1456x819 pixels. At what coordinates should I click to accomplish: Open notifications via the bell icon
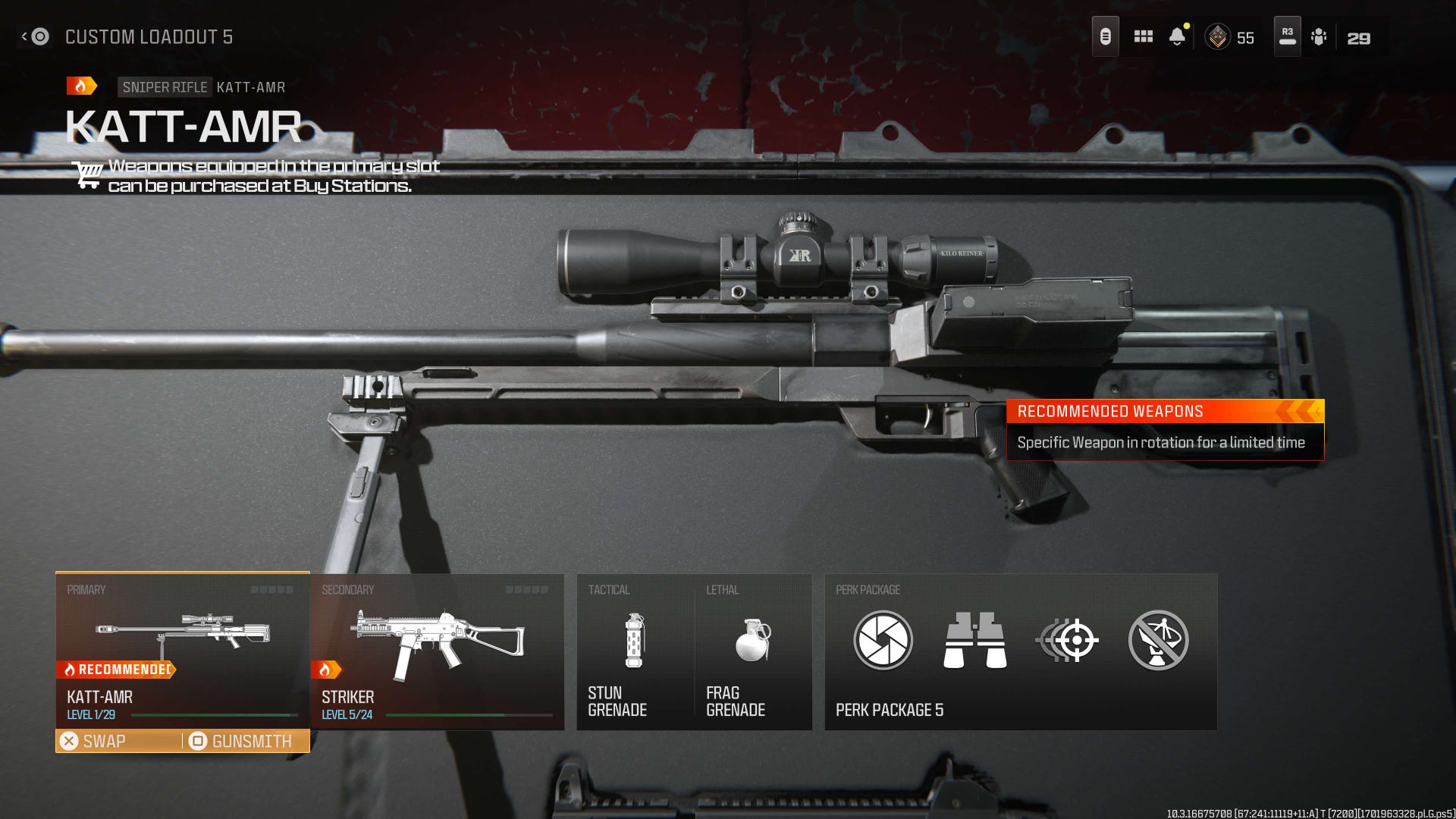tap(1178, 36)
